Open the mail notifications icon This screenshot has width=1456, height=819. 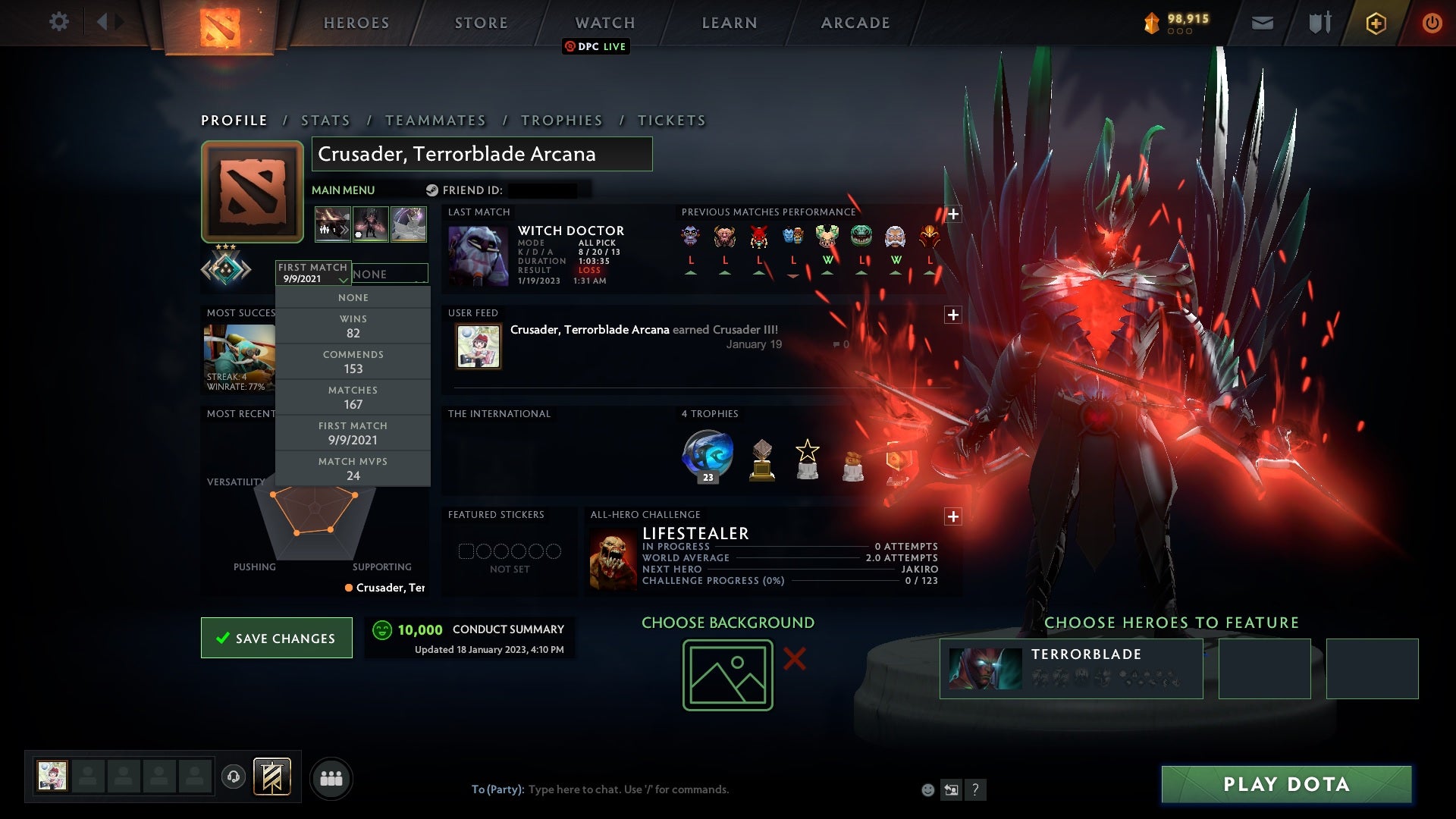coord(1263,22)
